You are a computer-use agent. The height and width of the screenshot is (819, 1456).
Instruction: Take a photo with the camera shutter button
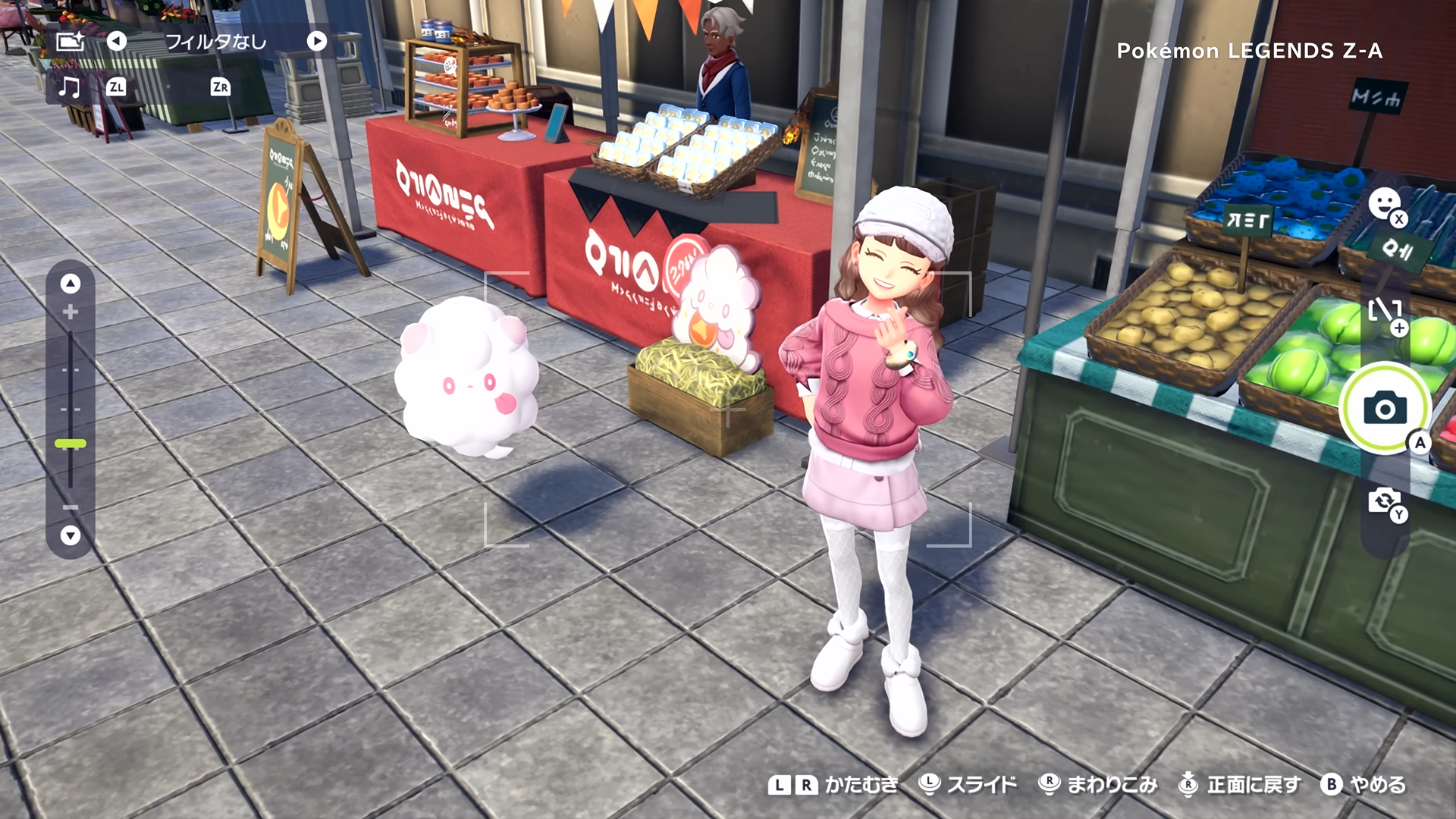tap(1385, 409)
